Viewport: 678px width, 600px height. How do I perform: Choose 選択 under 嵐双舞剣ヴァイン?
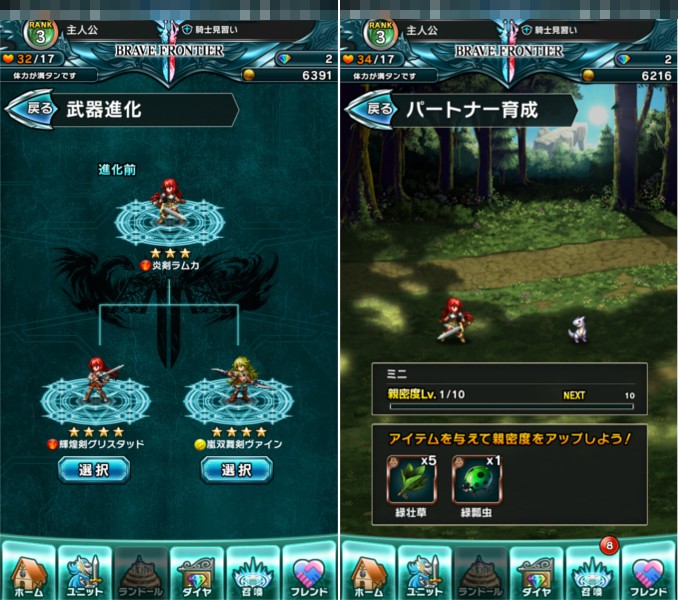236,469
